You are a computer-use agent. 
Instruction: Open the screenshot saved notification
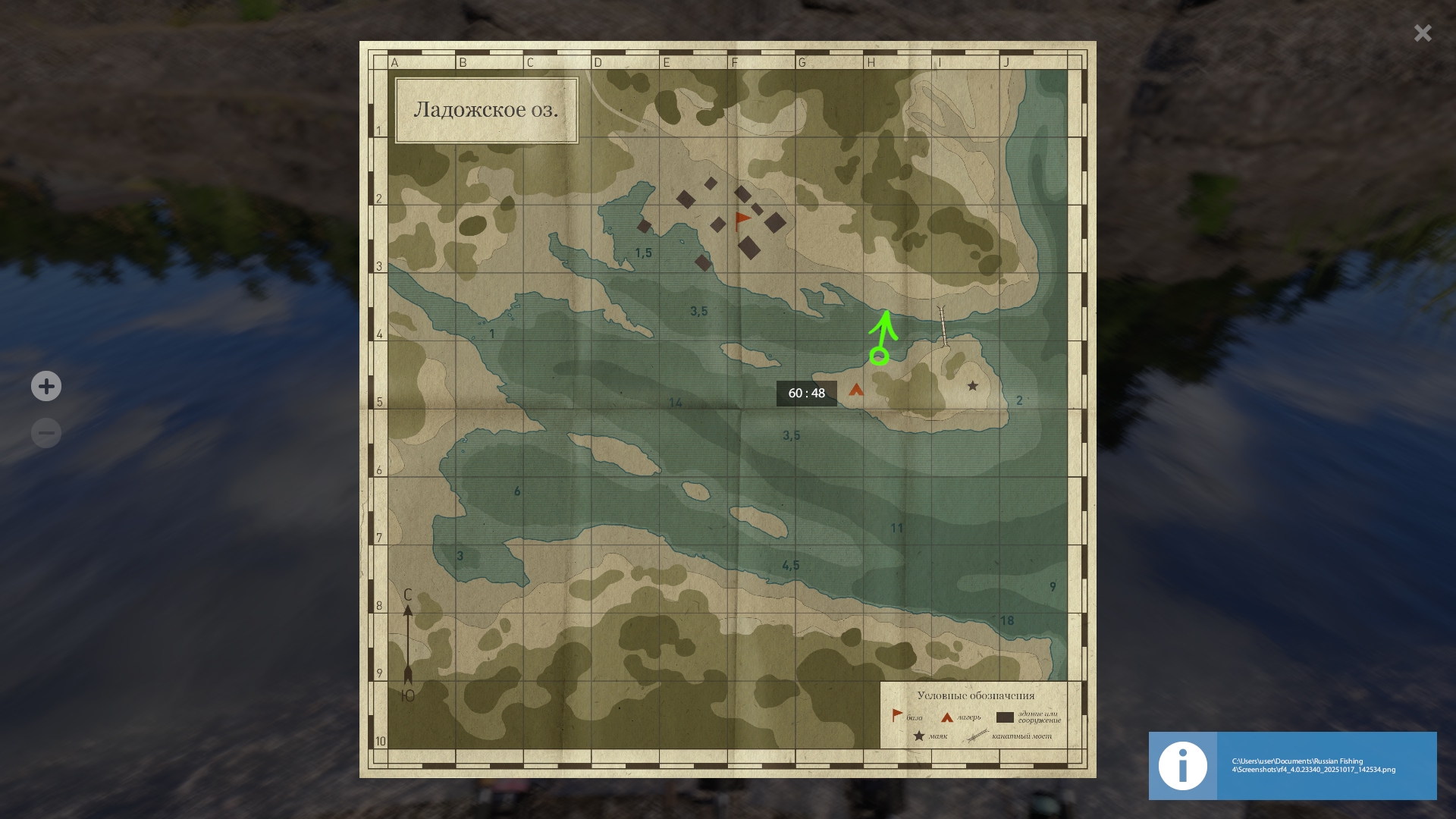point(1292,765)
